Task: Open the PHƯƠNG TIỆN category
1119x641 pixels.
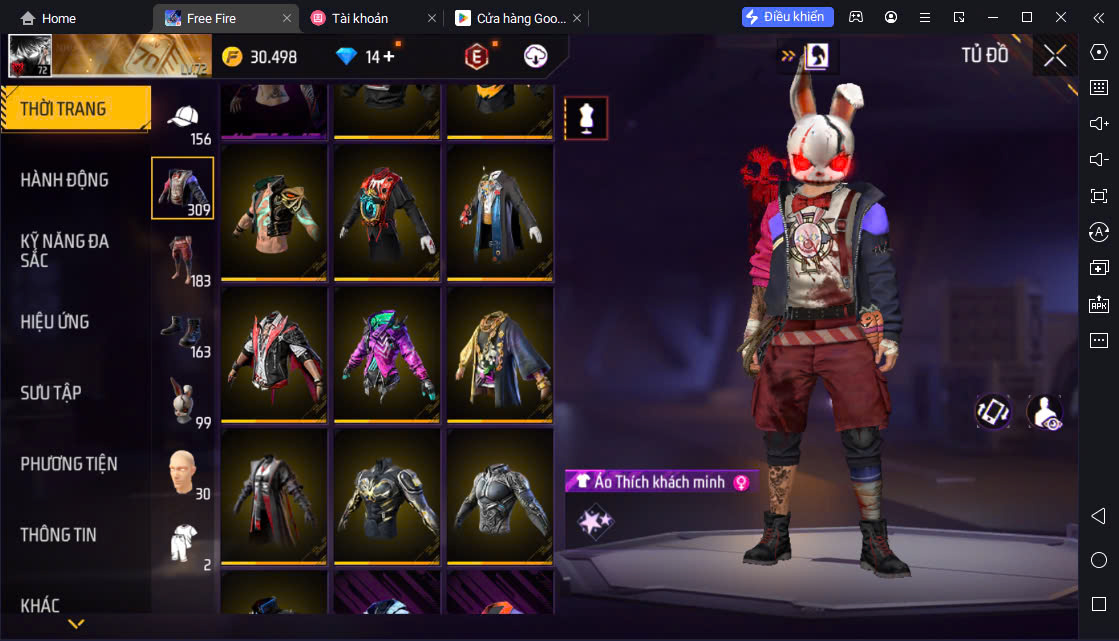Action: point(69,464)
